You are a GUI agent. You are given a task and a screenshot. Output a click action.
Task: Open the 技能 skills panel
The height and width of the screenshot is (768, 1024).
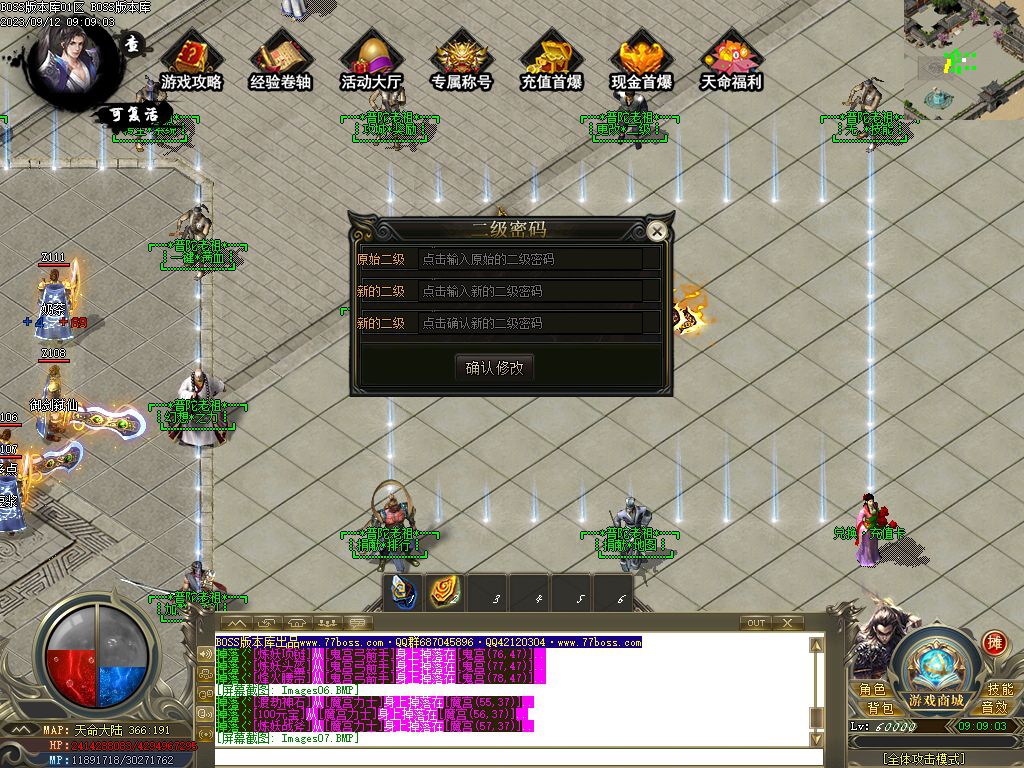pos(999,689)
